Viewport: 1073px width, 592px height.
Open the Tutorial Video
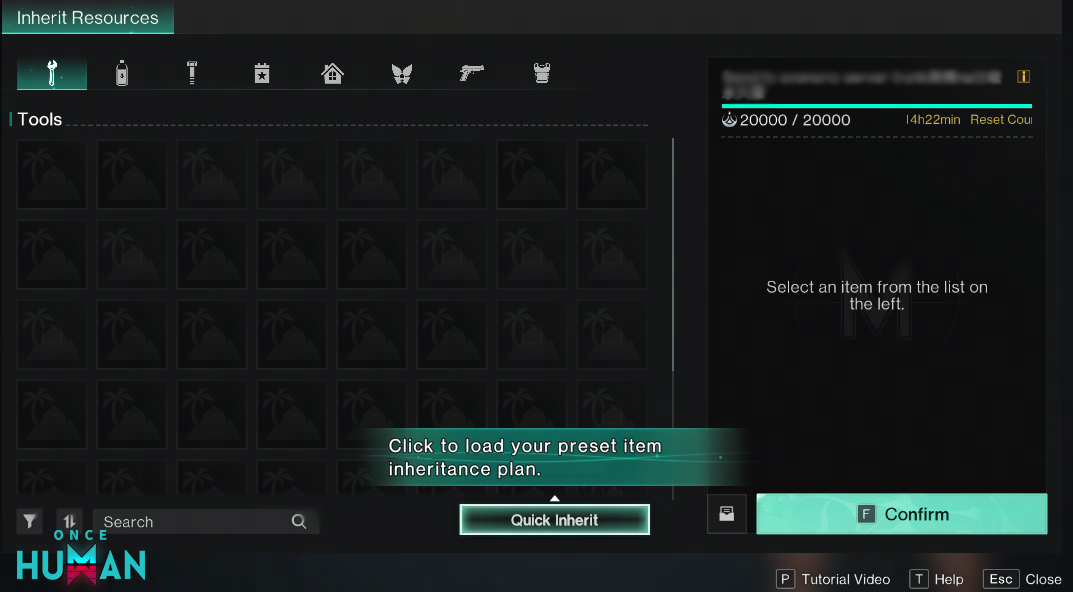coord(834,579)
